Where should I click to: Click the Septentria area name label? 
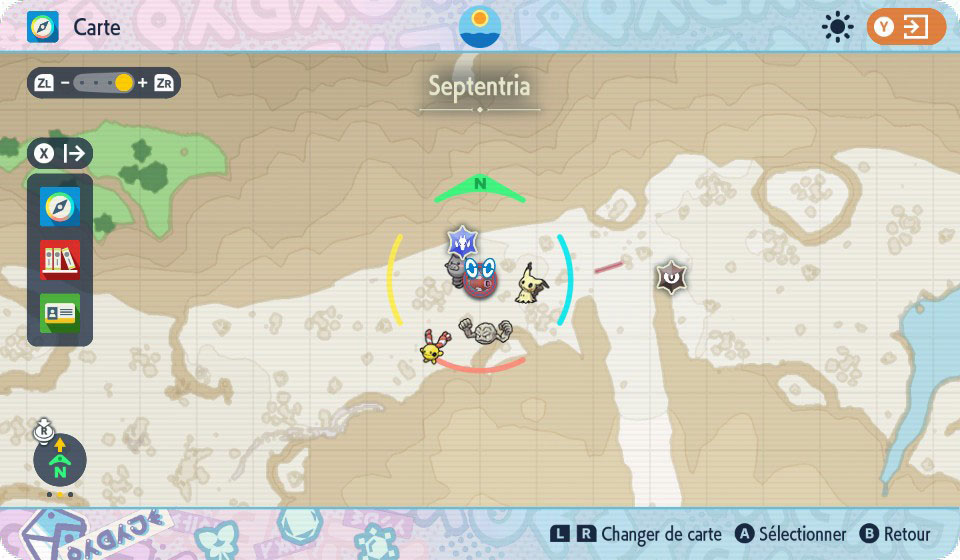click(479, 86)
